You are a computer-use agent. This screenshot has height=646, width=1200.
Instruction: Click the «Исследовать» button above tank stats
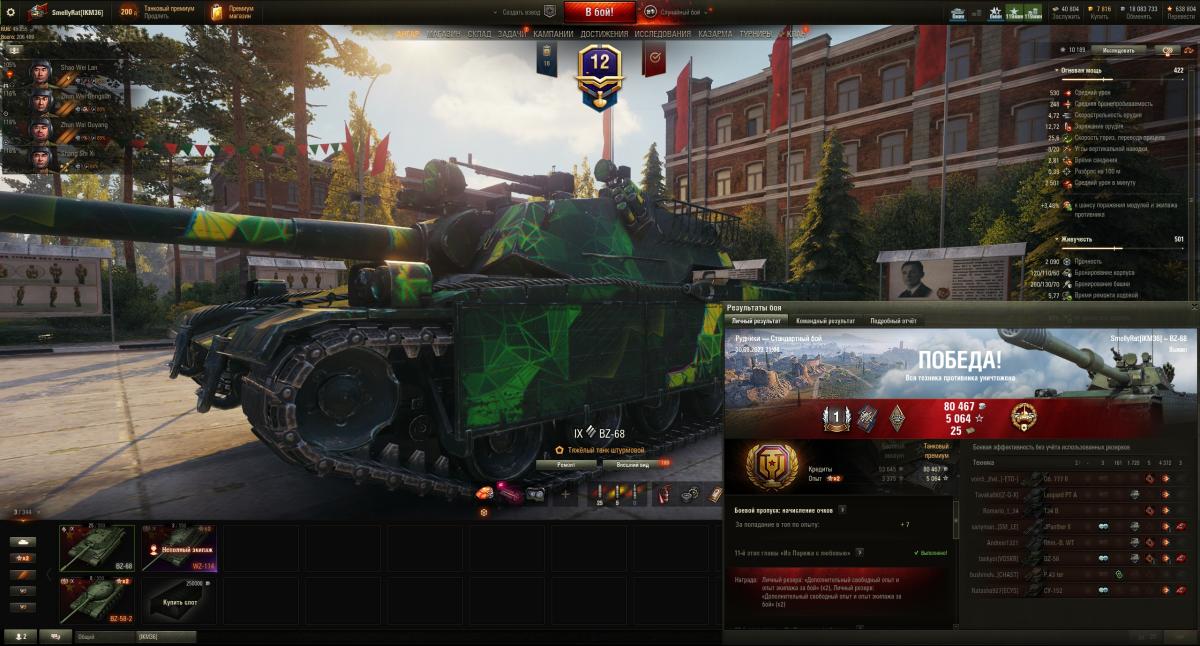click(1118, 49)
